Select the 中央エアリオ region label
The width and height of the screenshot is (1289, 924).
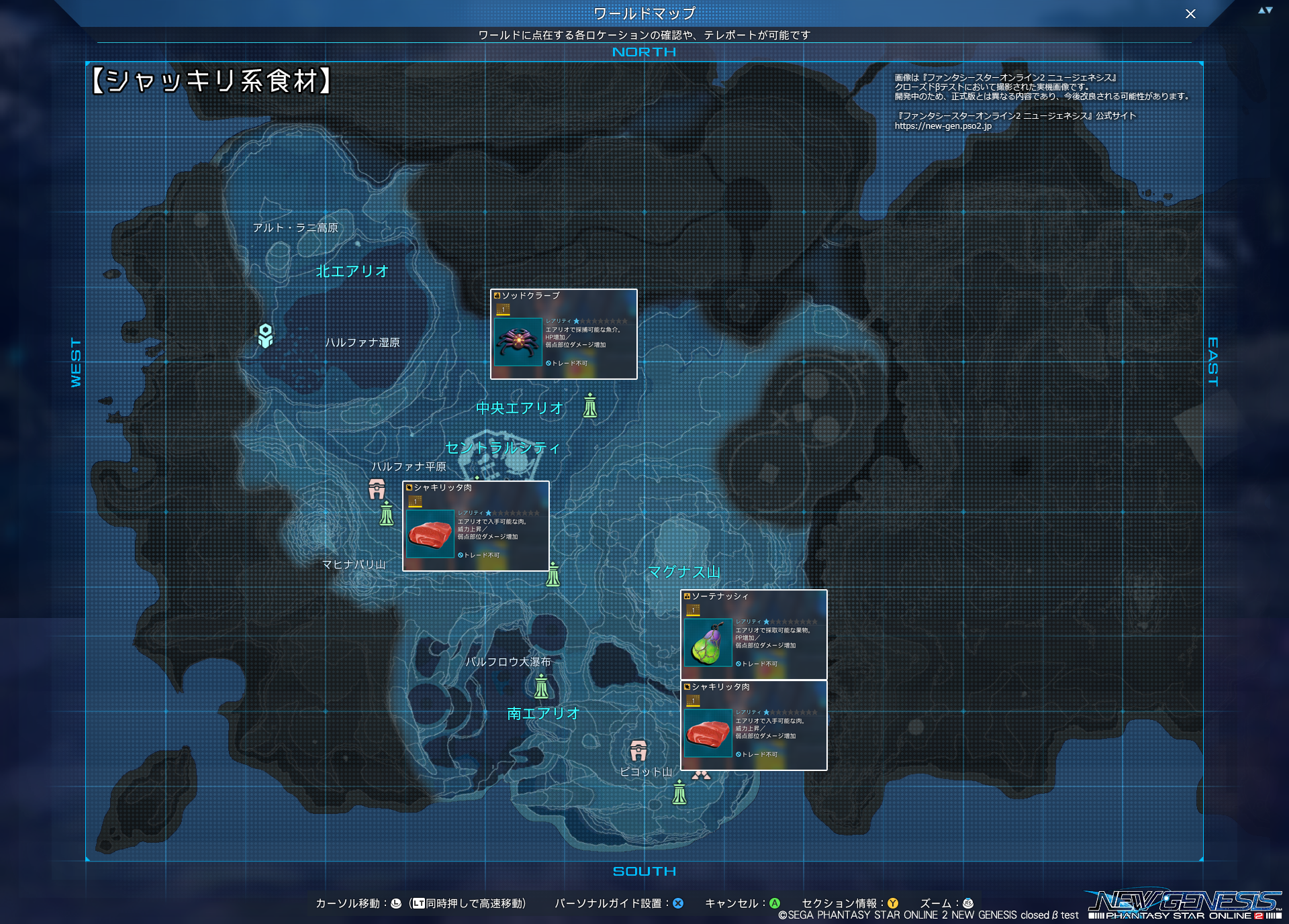click(519, 408)
